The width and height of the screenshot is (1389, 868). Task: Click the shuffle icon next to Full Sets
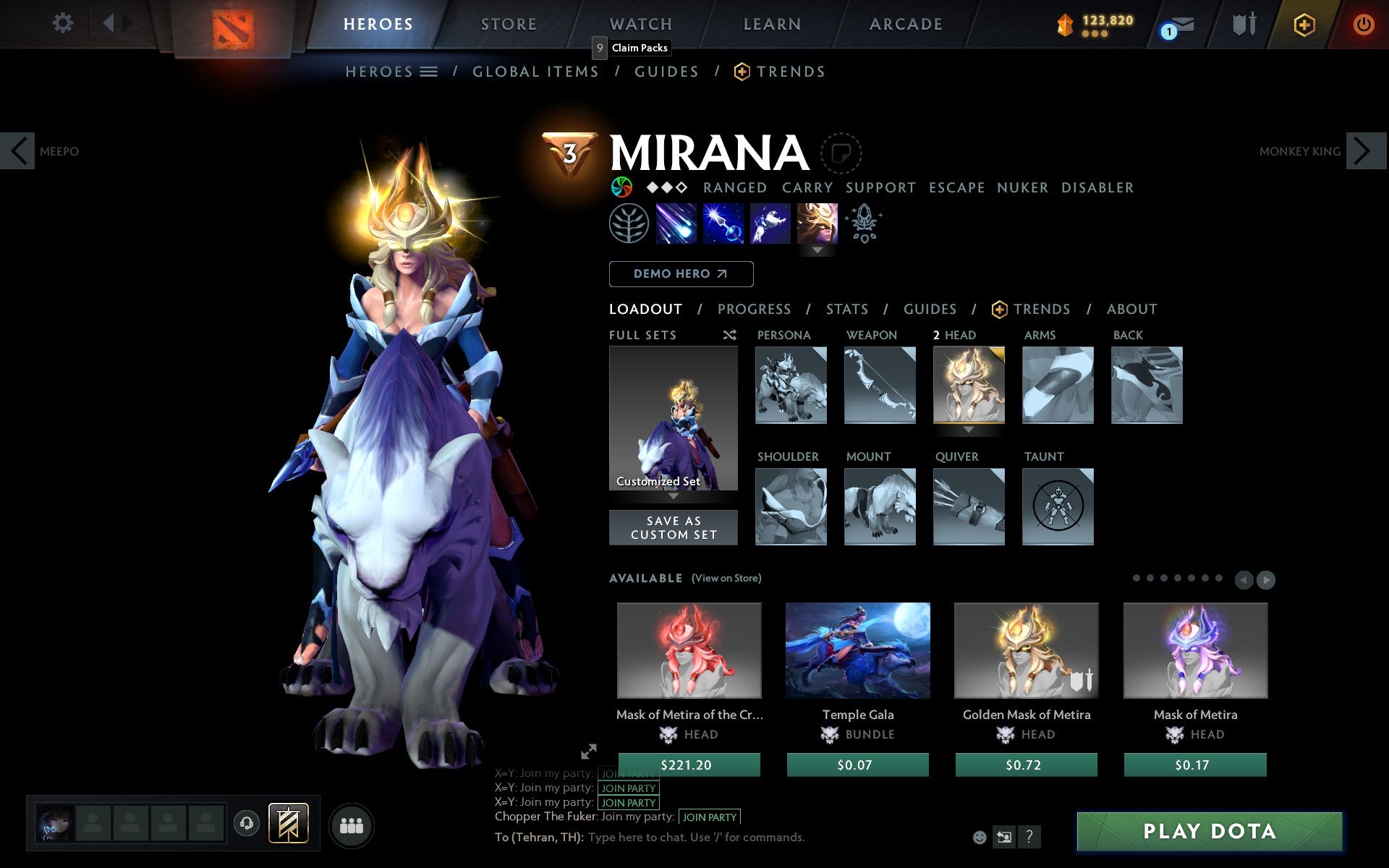[x=729, y=335]
